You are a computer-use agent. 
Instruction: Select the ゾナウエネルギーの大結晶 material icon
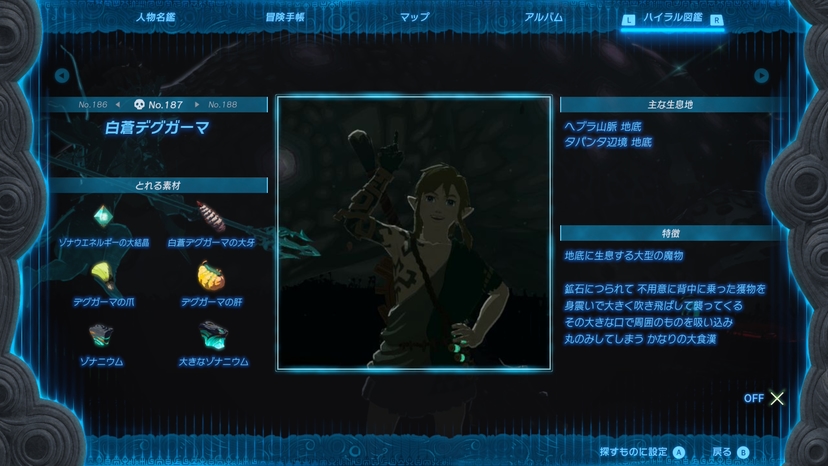pyautogui.click(x=103, y=216)
